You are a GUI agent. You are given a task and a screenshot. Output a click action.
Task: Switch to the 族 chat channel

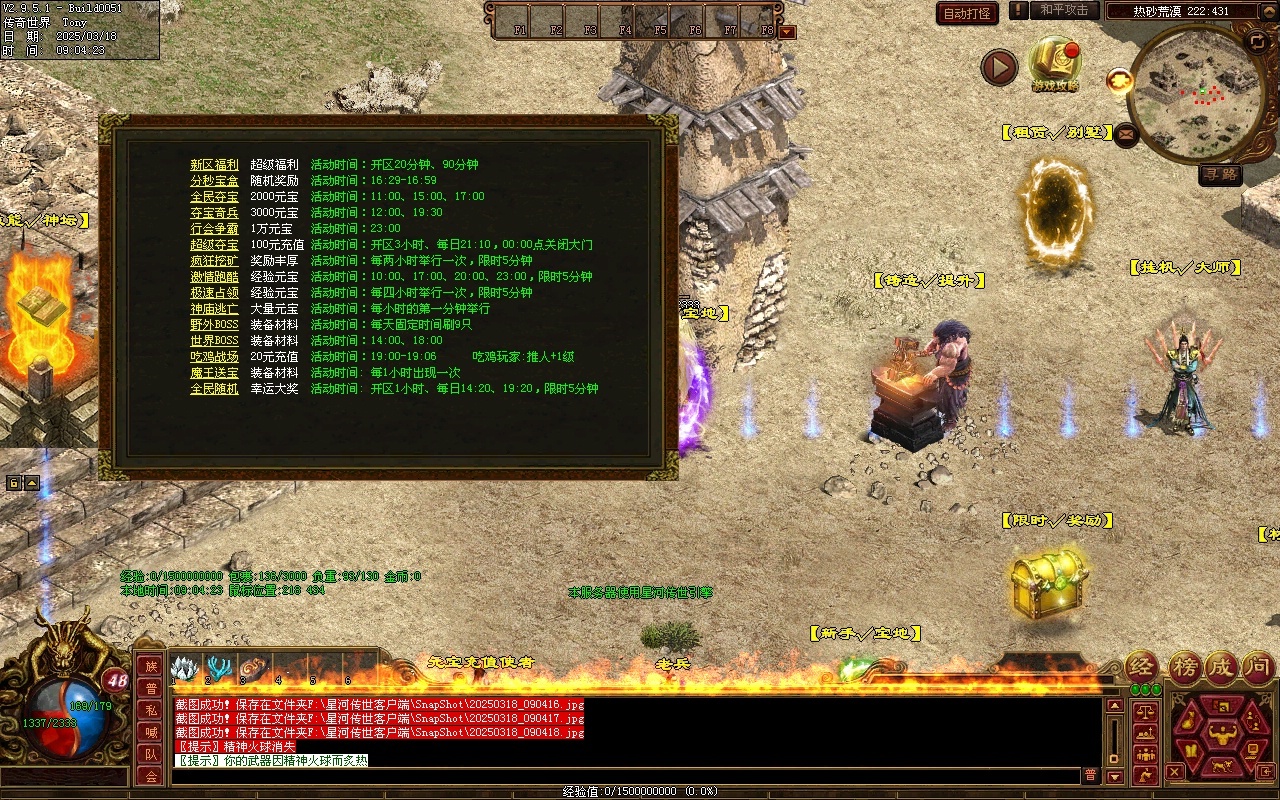[150, 666]
